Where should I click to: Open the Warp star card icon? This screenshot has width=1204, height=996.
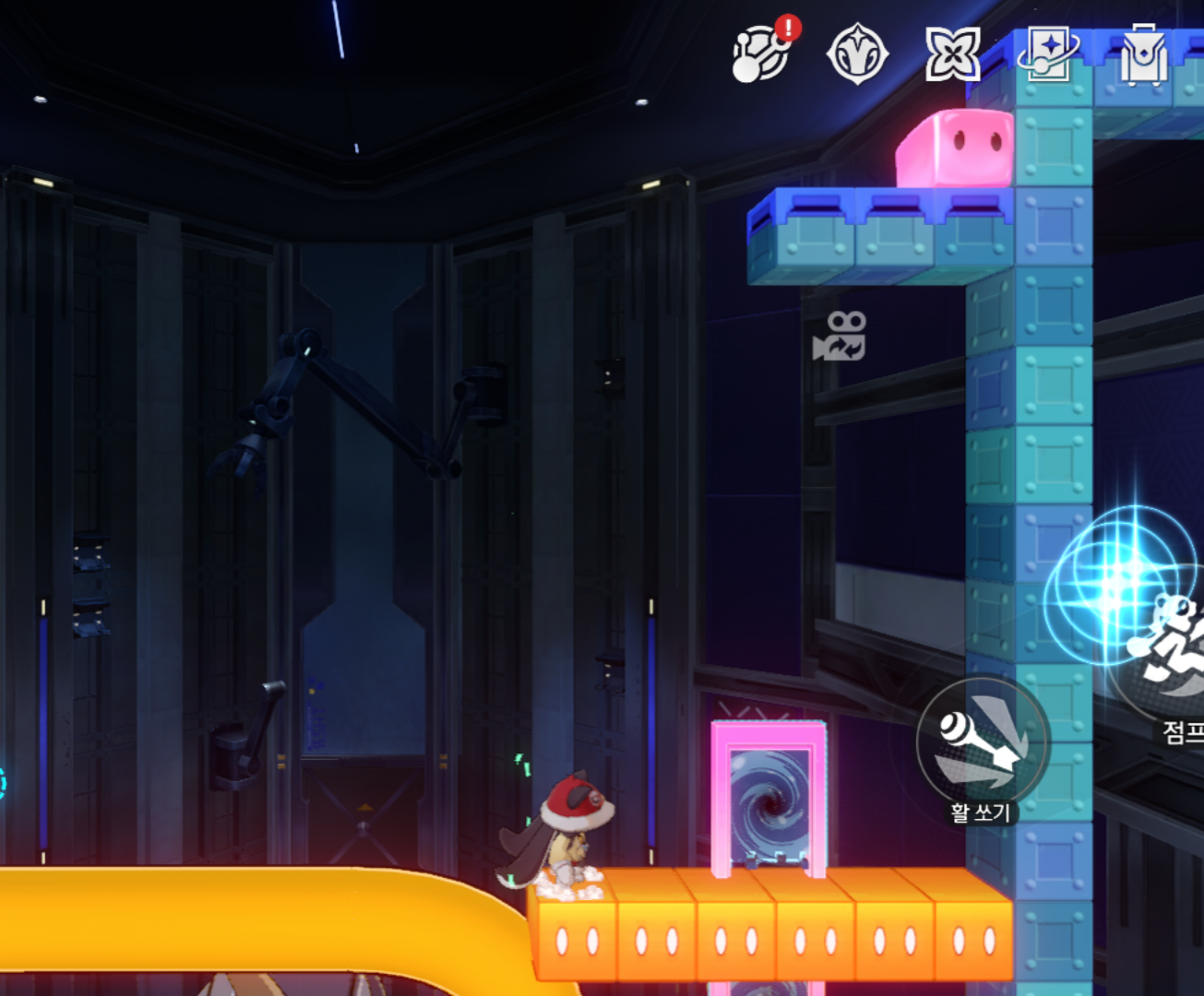coord(1047,54)
